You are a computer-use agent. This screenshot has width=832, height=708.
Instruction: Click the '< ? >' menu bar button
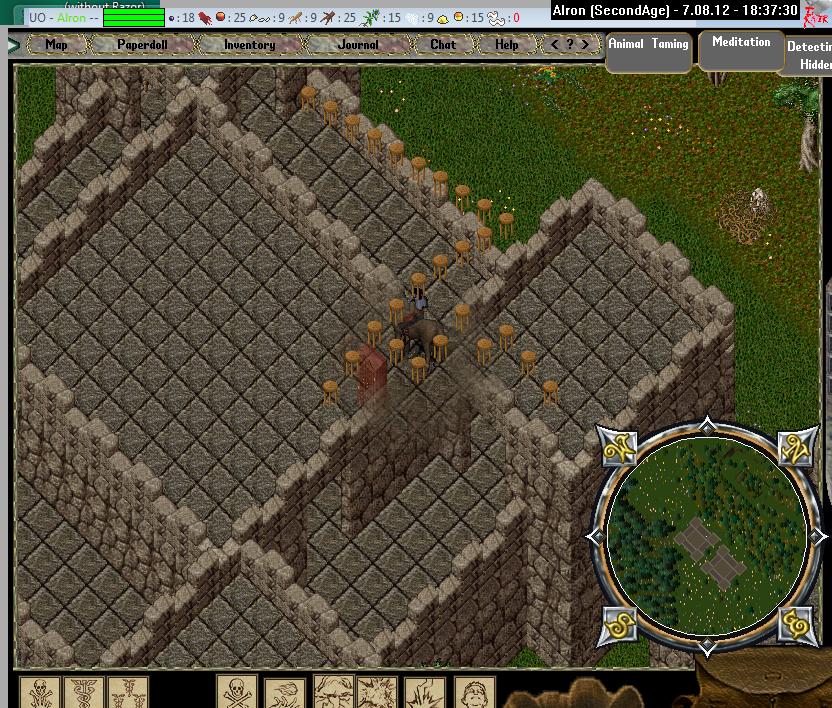point(570,45)
